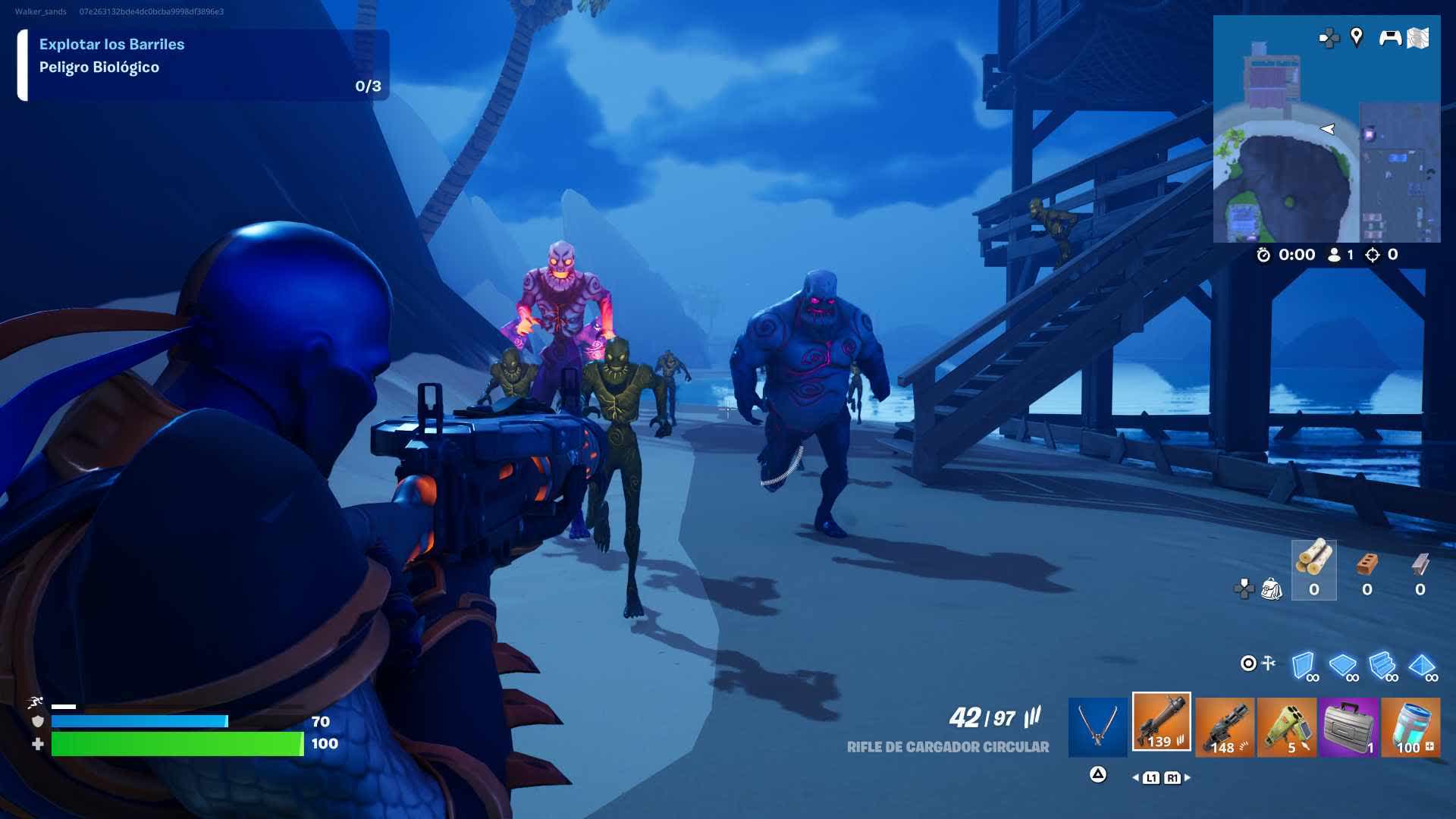Choose the floor building piece
This screenshot has width=1456, height=819.
click(x=1343, y=666)
